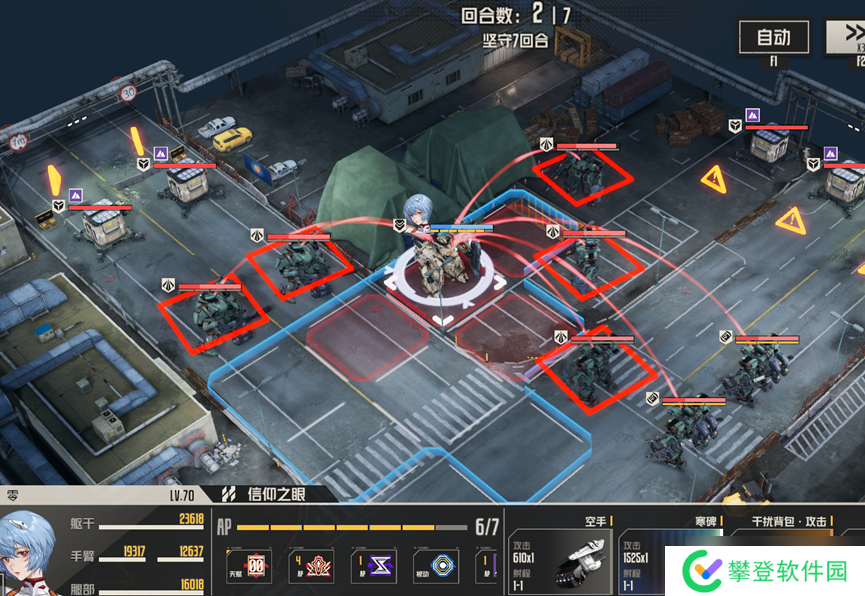The width and height of the screenshot is (865, 596).
Task: Select the blue hexagon passive skill icon
Action: [x=435, y=566]
